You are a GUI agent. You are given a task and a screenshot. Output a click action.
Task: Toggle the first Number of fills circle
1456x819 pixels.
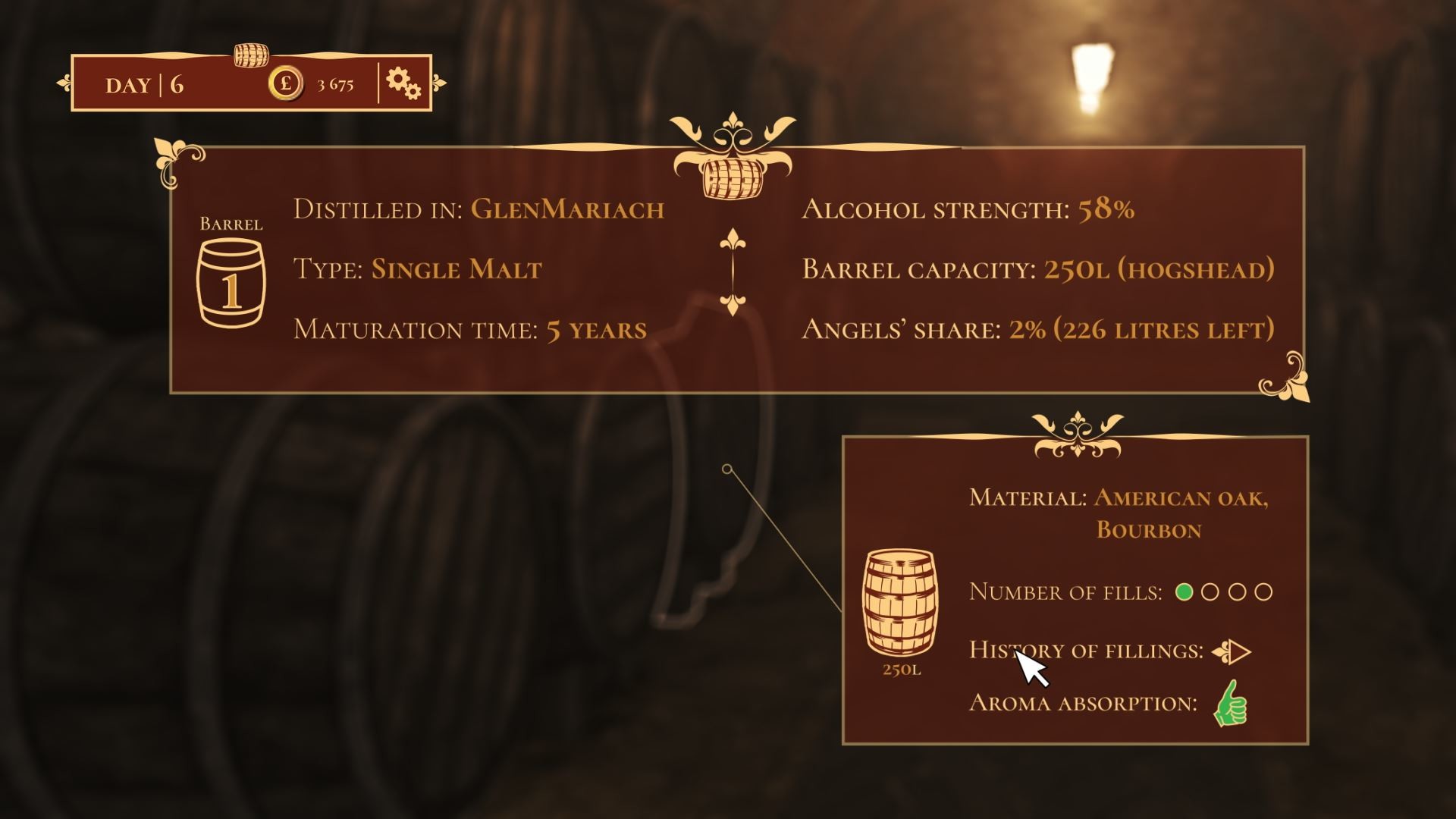coord(1183,591)
